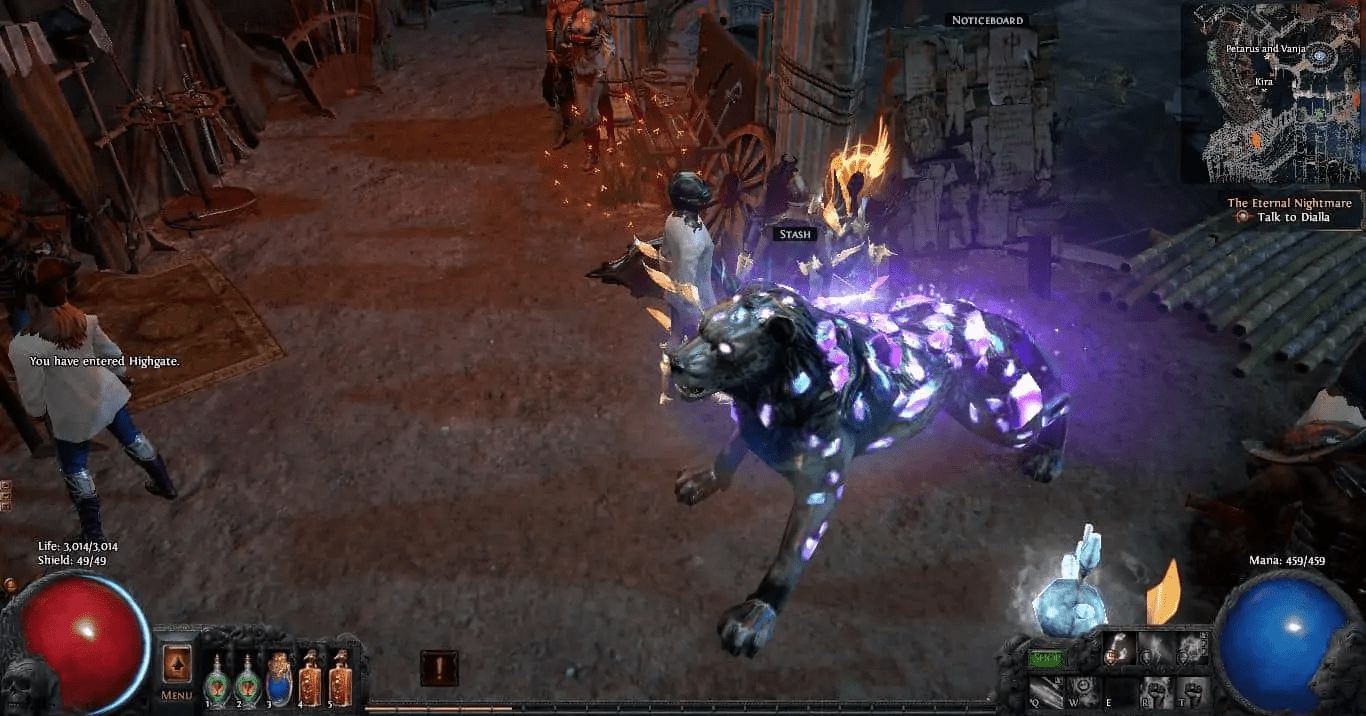Activate the amber flask in slot 5
Viewport: 1366px width, 716px height.
tap(340, 678)
